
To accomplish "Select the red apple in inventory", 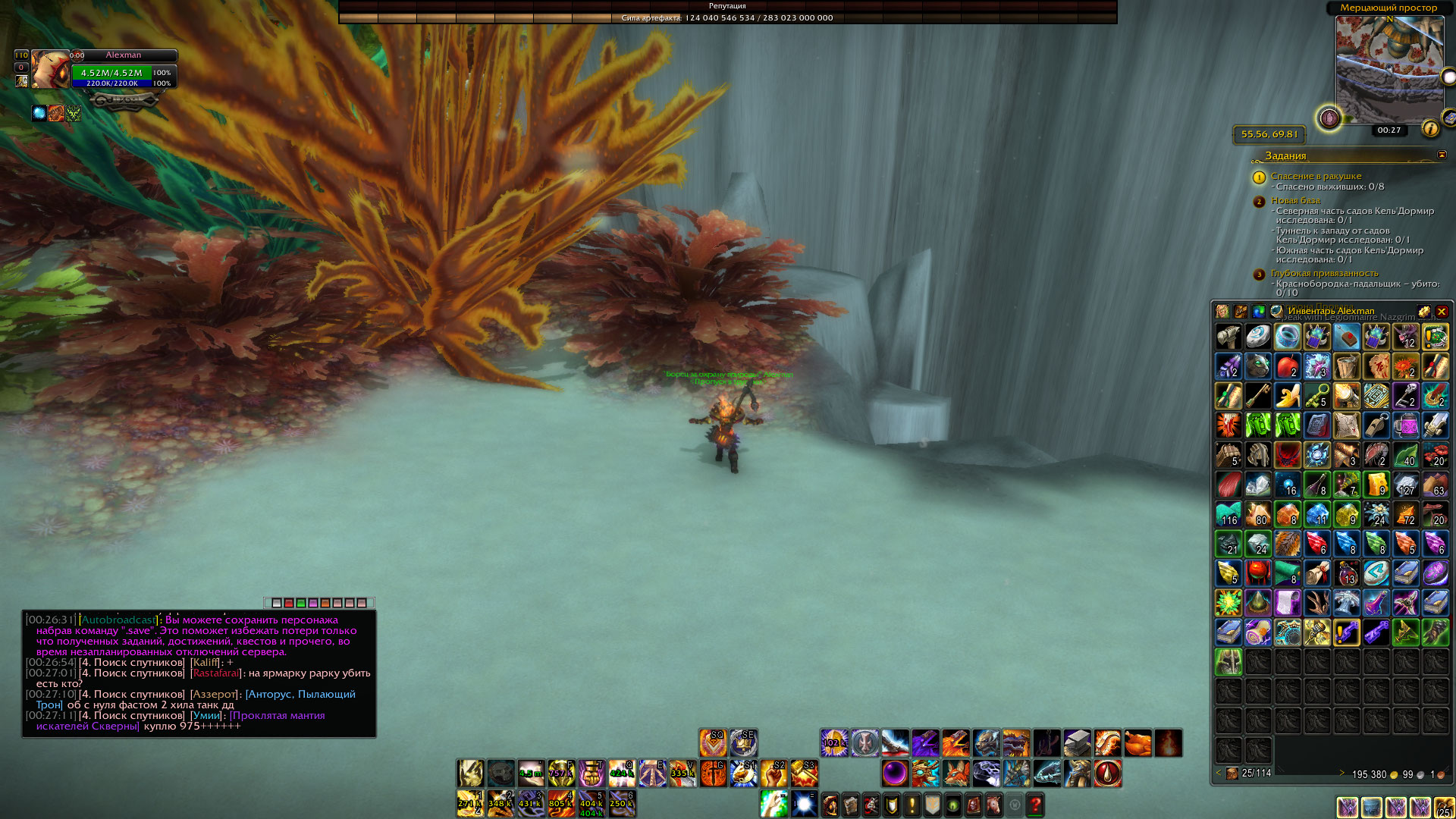I will point(1287,366).
